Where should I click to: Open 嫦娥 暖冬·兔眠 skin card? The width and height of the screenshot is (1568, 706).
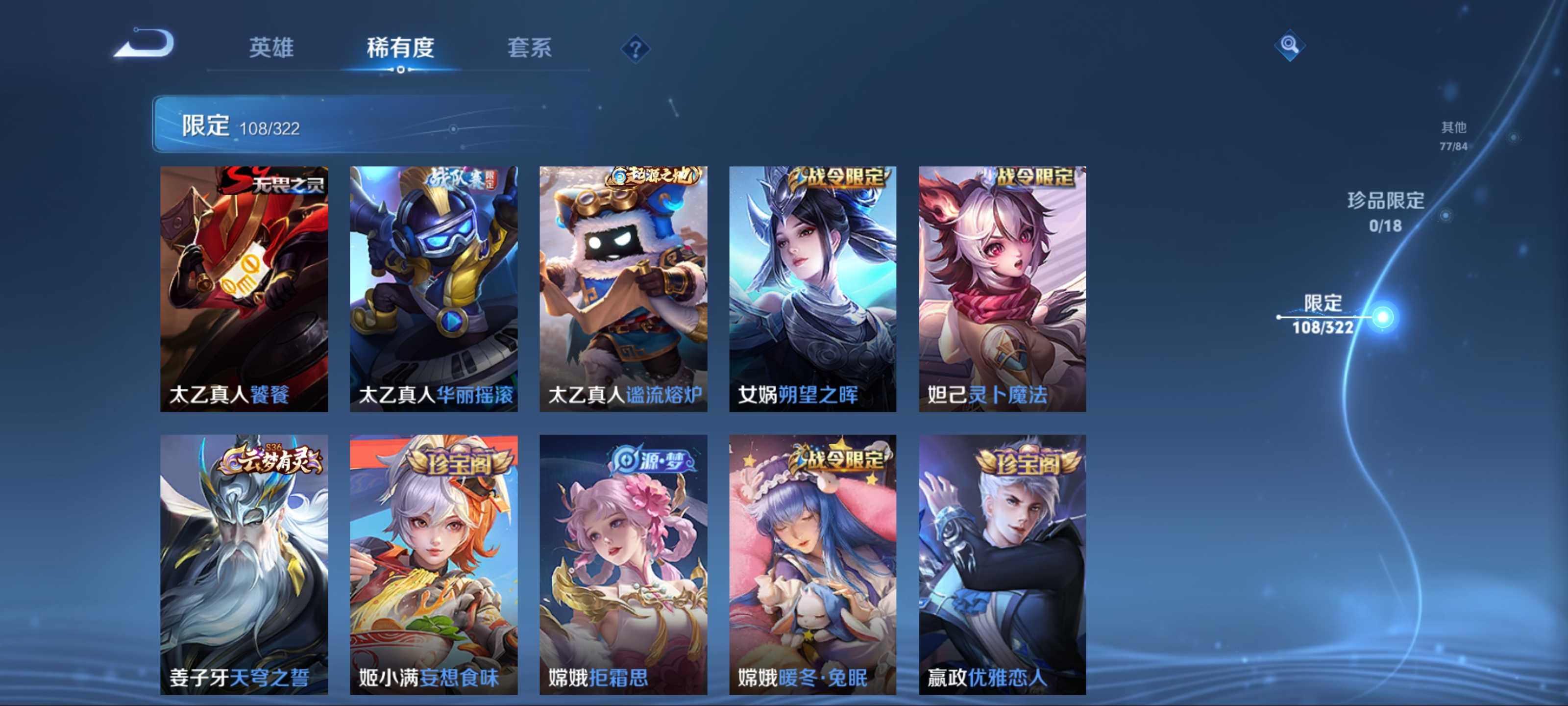(812, 564)
